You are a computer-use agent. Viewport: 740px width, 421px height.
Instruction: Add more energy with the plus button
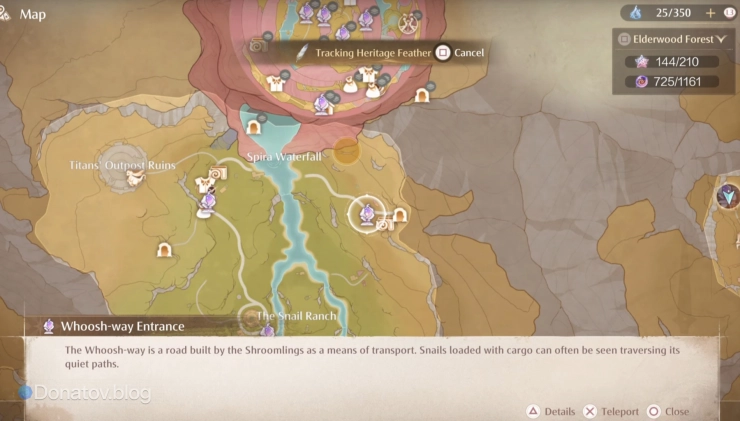711,13
